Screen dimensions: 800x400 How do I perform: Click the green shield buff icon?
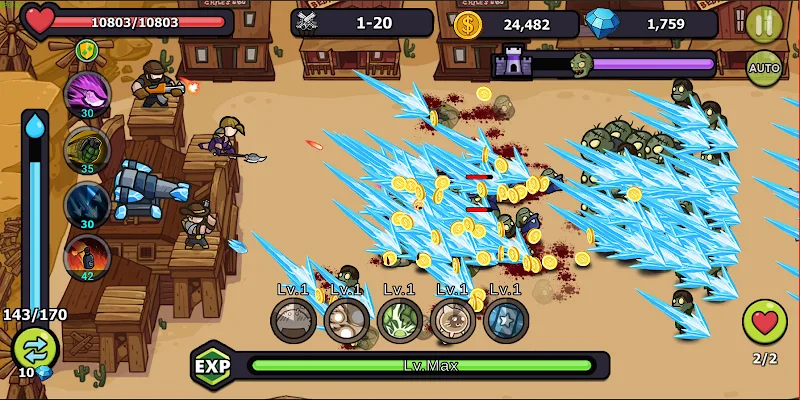[x=88, y=50]
